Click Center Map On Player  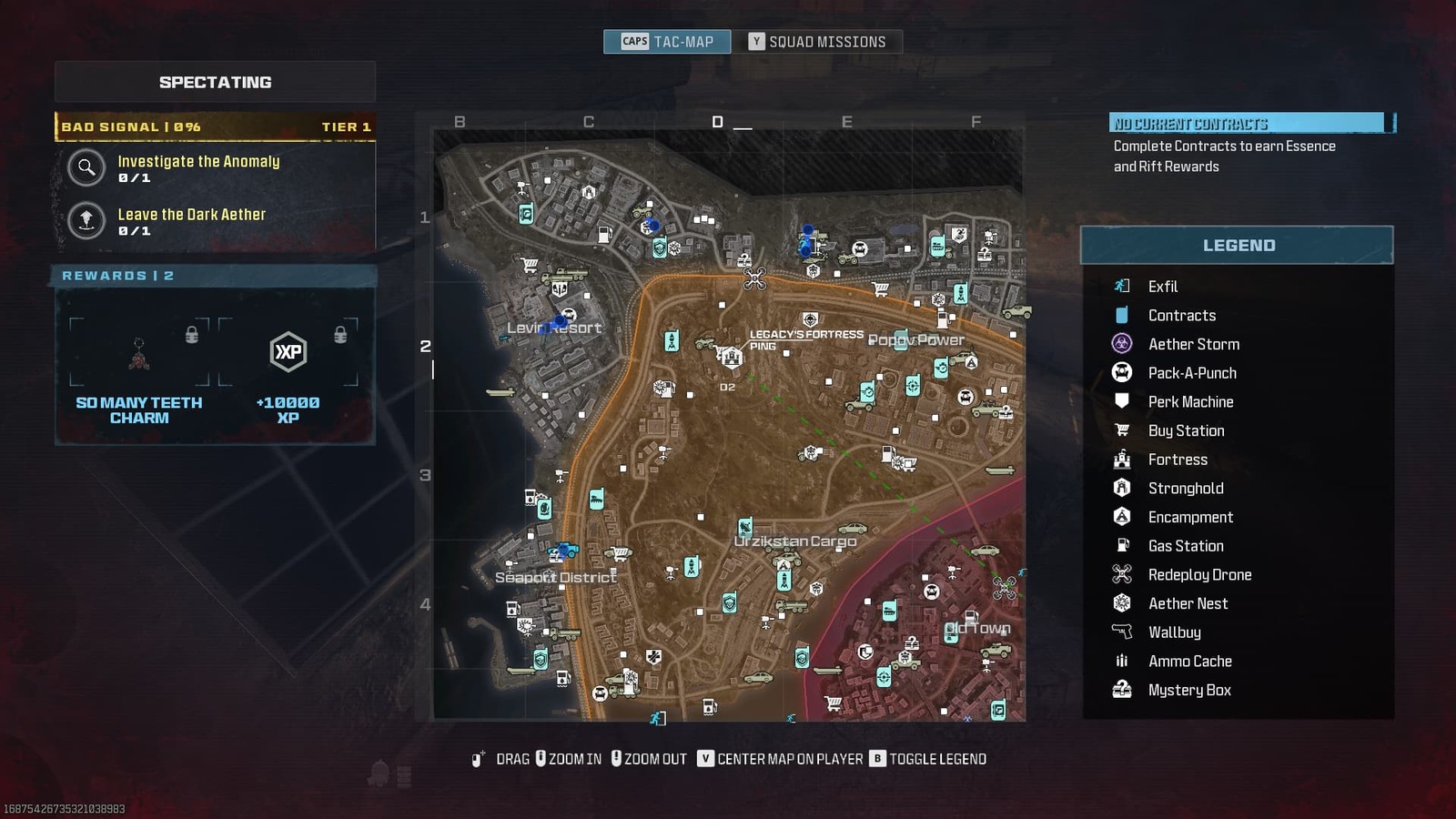click(x=787, y=758)
